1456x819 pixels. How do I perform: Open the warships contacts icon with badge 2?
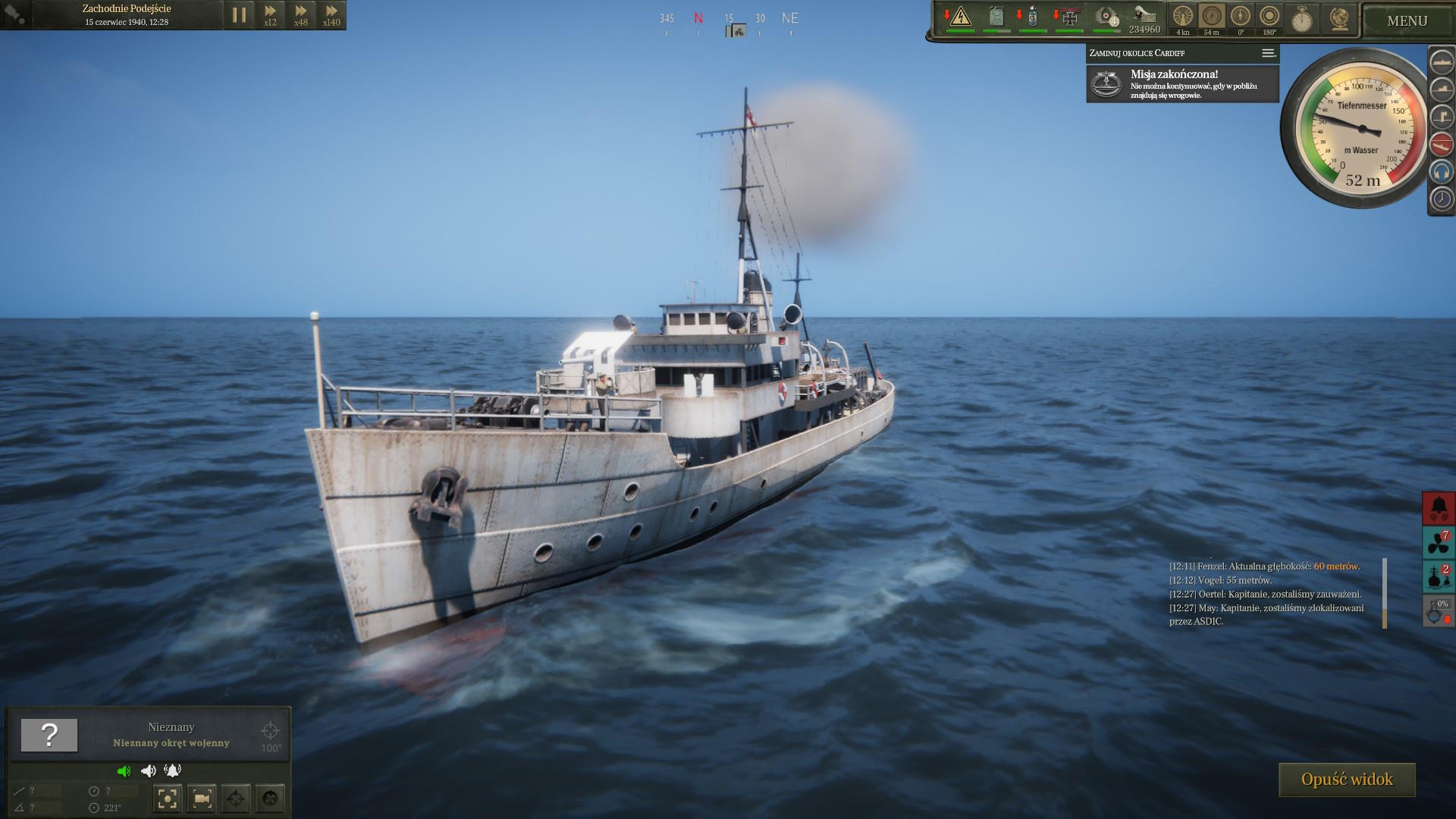click(1438, 576)
